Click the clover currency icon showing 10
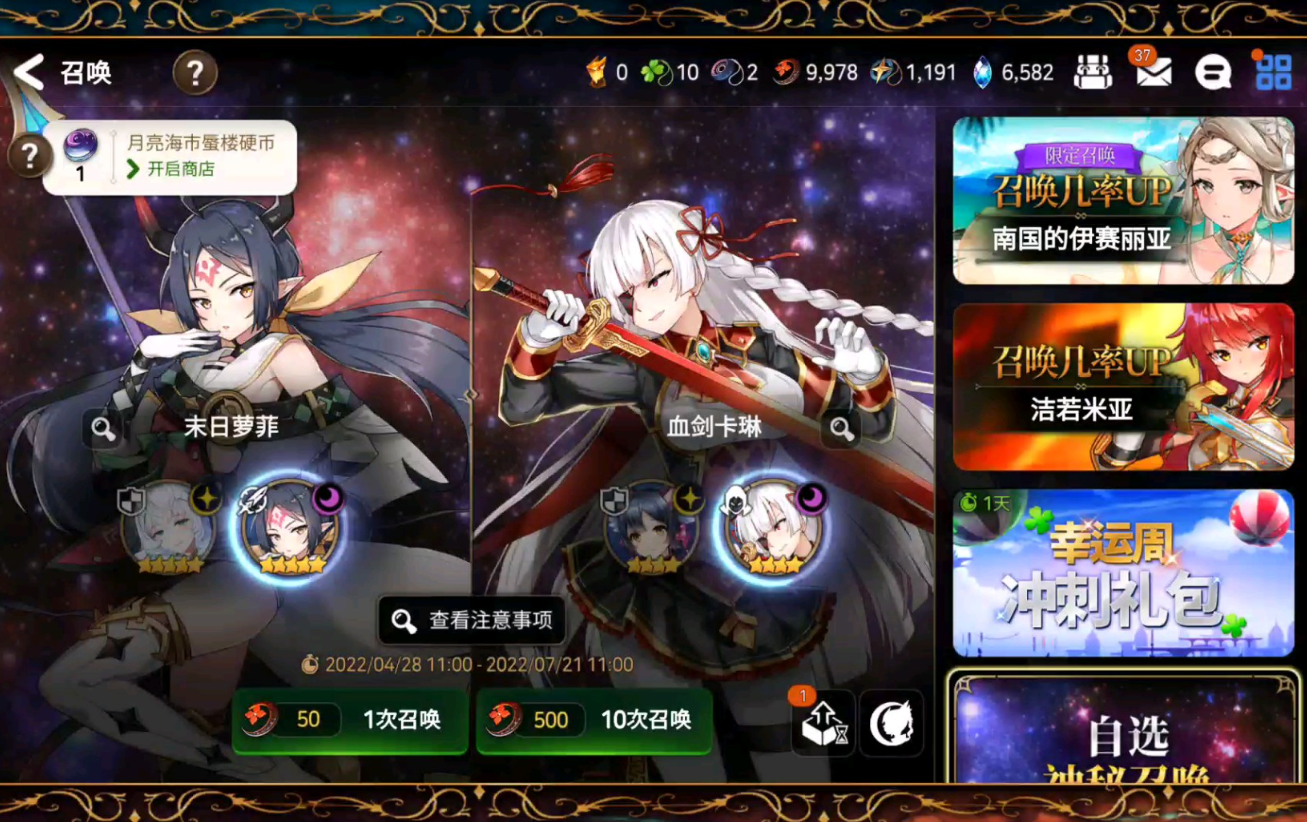 [651, 73]
